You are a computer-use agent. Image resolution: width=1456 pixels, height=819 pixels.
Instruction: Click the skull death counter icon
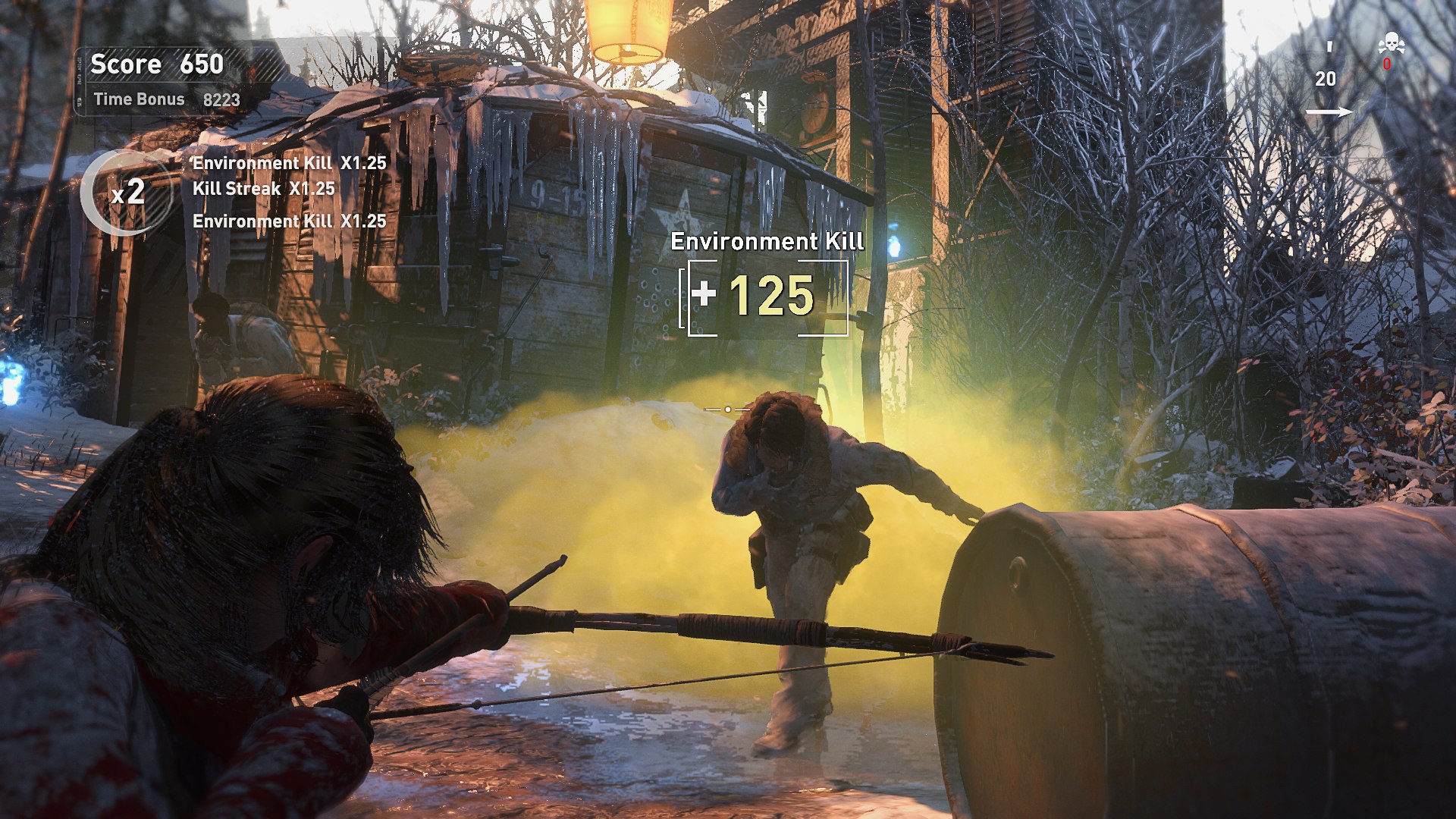click(1392, 42)
